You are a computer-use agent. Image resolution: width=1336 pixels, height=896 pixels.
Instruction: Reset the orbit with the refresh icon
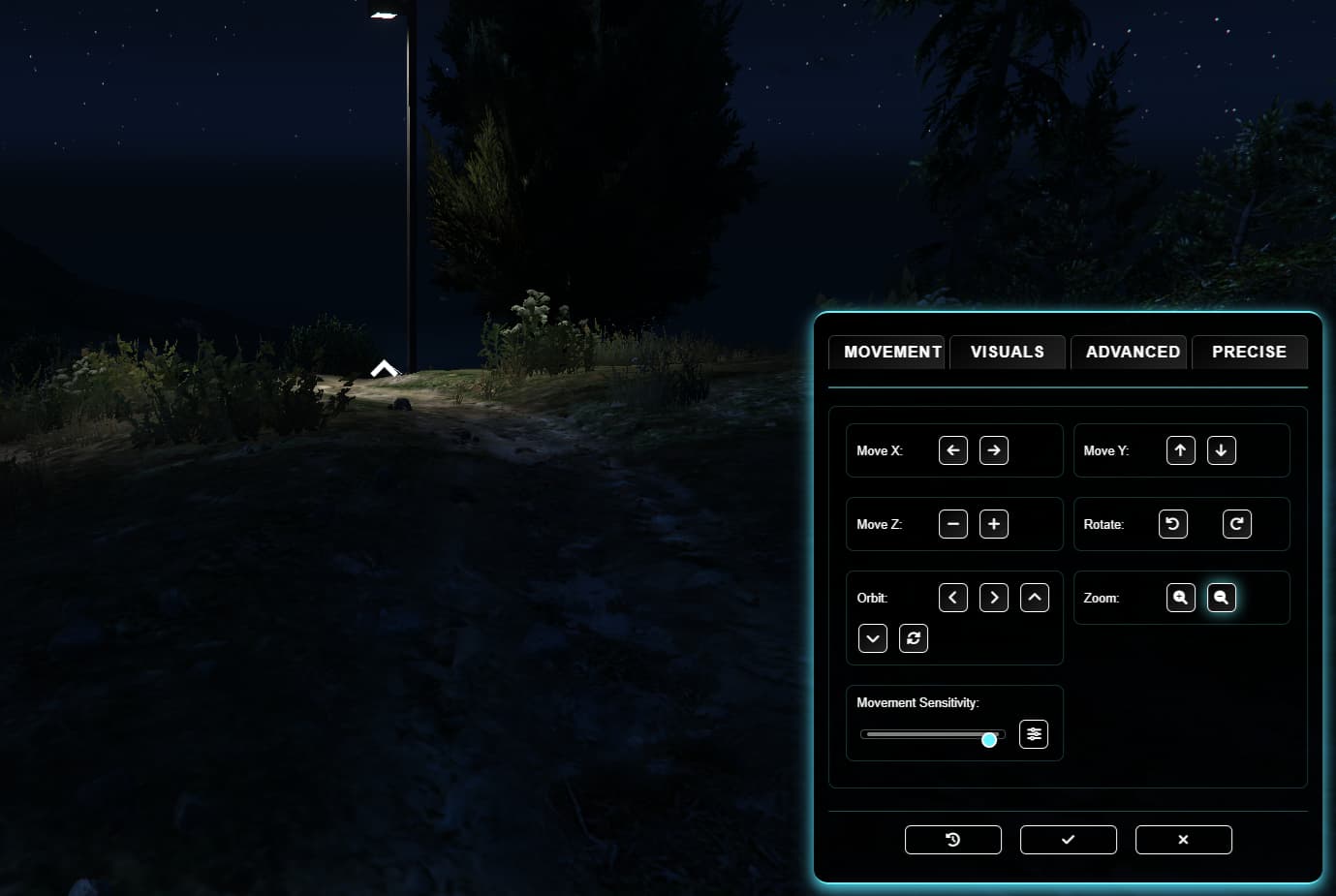(x=913, y=637)
